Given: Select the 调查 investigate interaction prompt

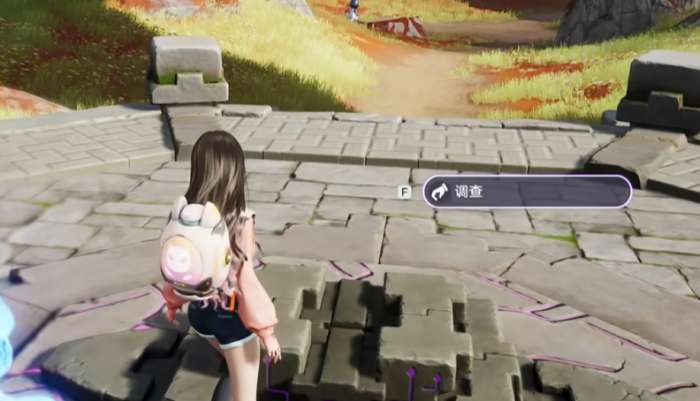Looking at the screenshot, I should tap(526, 191).
